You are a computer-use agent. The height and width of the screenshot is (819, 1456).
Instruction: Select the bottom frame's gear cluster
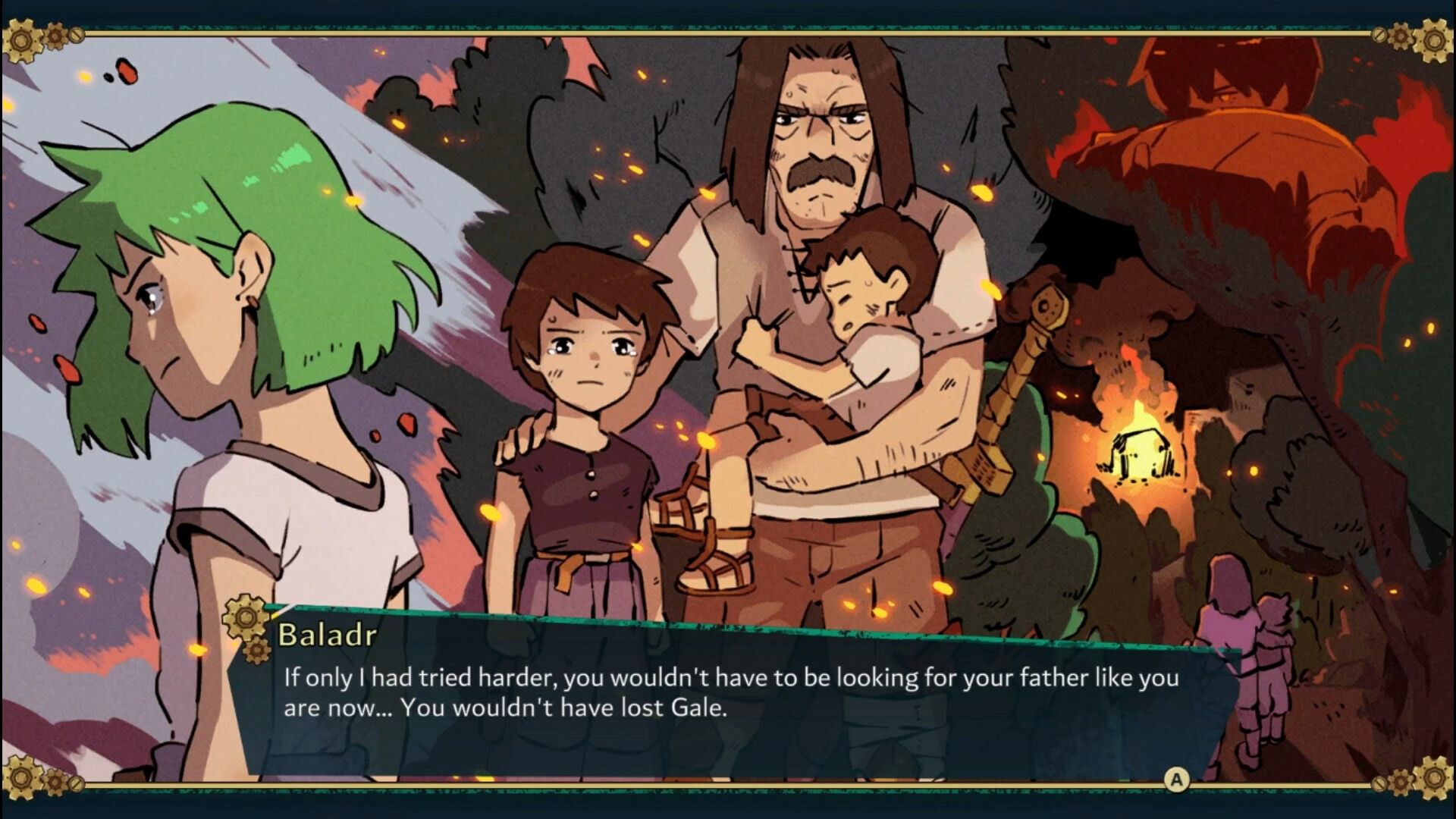pos(45,781)
